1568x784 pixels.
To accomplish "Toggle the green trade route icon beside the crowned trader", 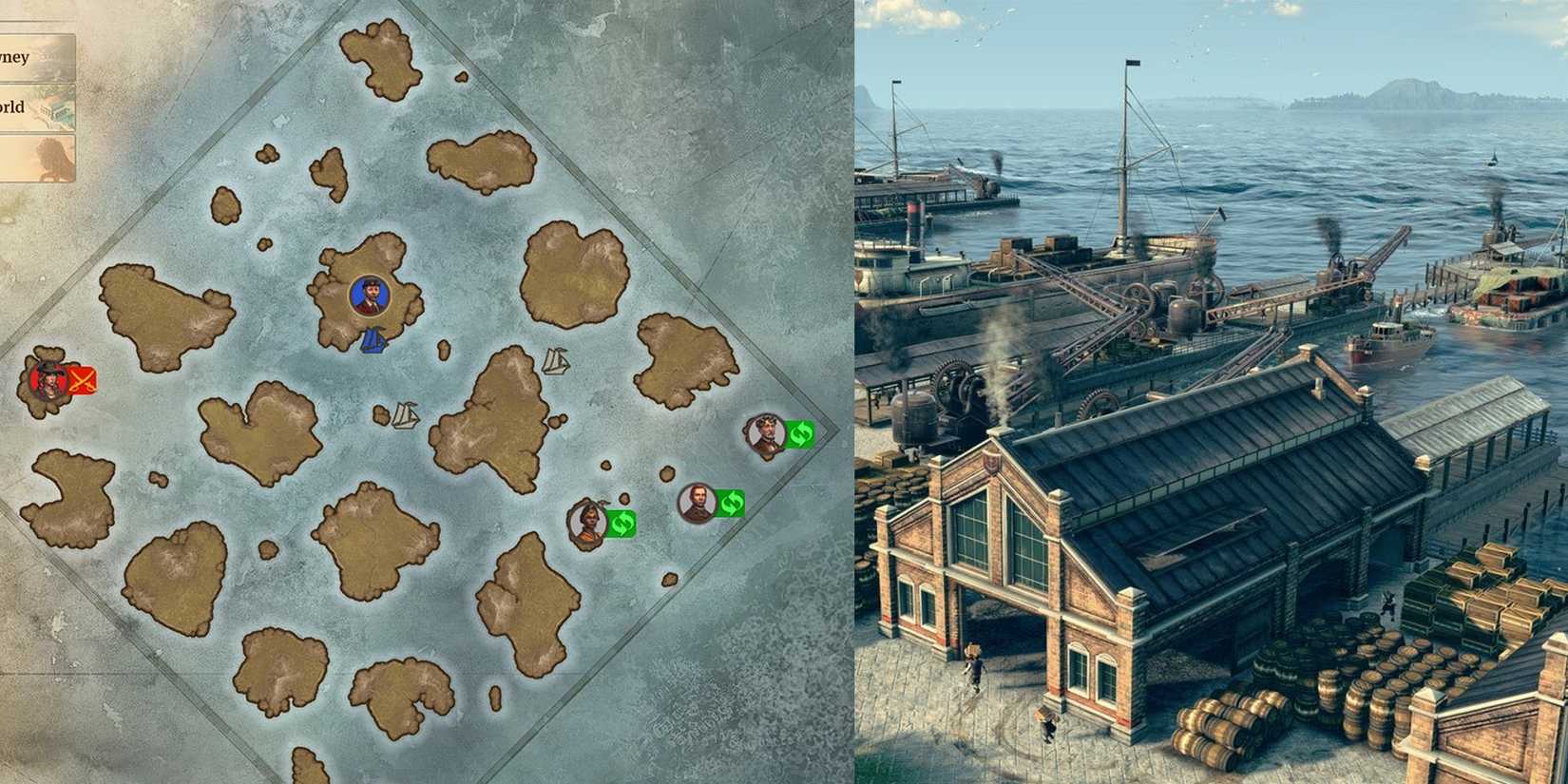I will (801, 435).
